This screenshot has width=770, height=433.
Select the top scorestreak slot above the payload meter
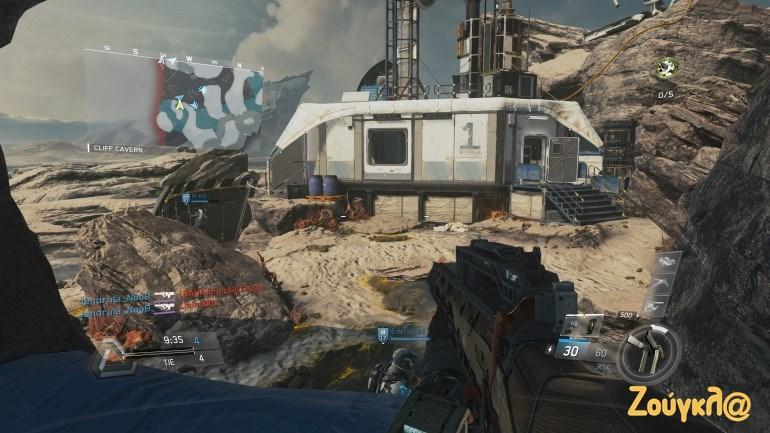[665, 264]
